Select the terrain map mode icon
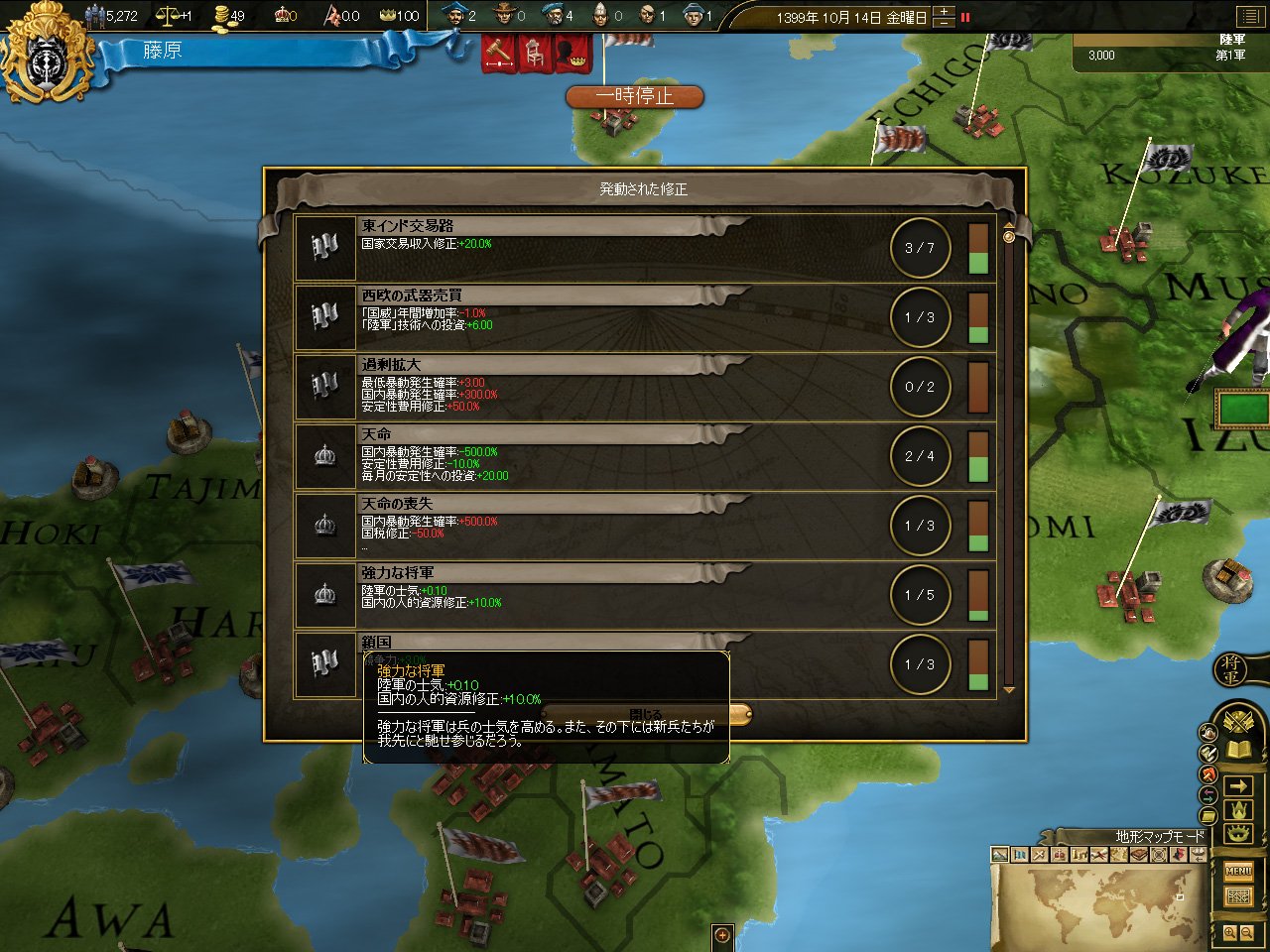 [x=1000, y=855]
